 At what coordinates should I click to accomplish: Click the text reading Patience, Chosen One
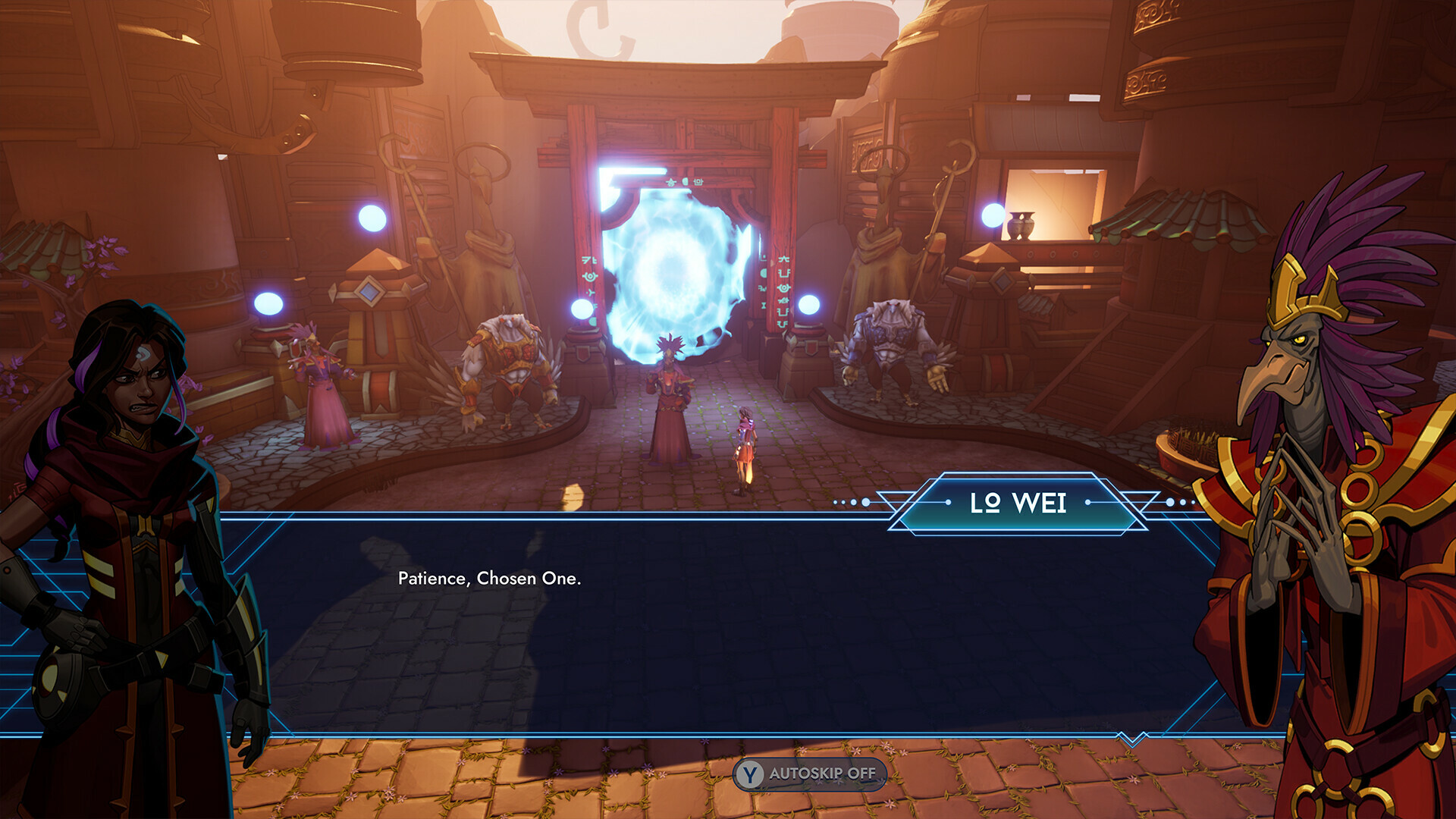click(489, 579)
